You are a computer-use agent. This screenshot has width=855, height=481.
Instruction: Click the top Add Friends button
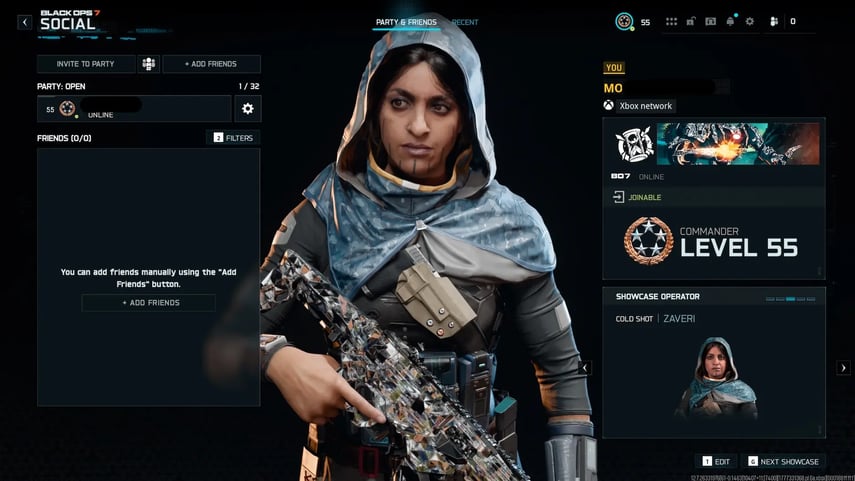coord(211,64)
